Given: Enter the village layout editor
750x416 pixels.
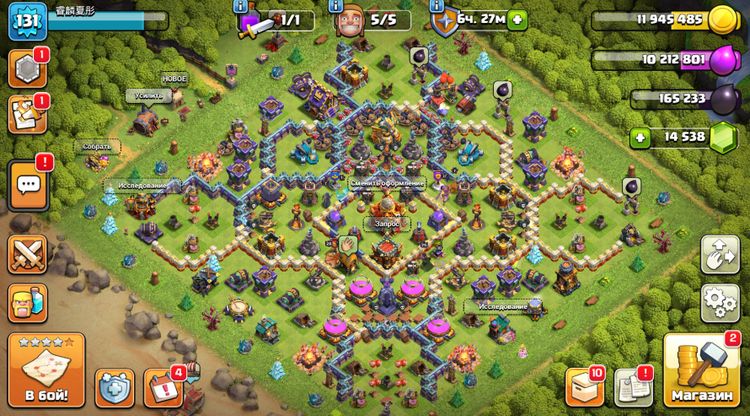Looking at the screenshot, I should click(719, 254).
